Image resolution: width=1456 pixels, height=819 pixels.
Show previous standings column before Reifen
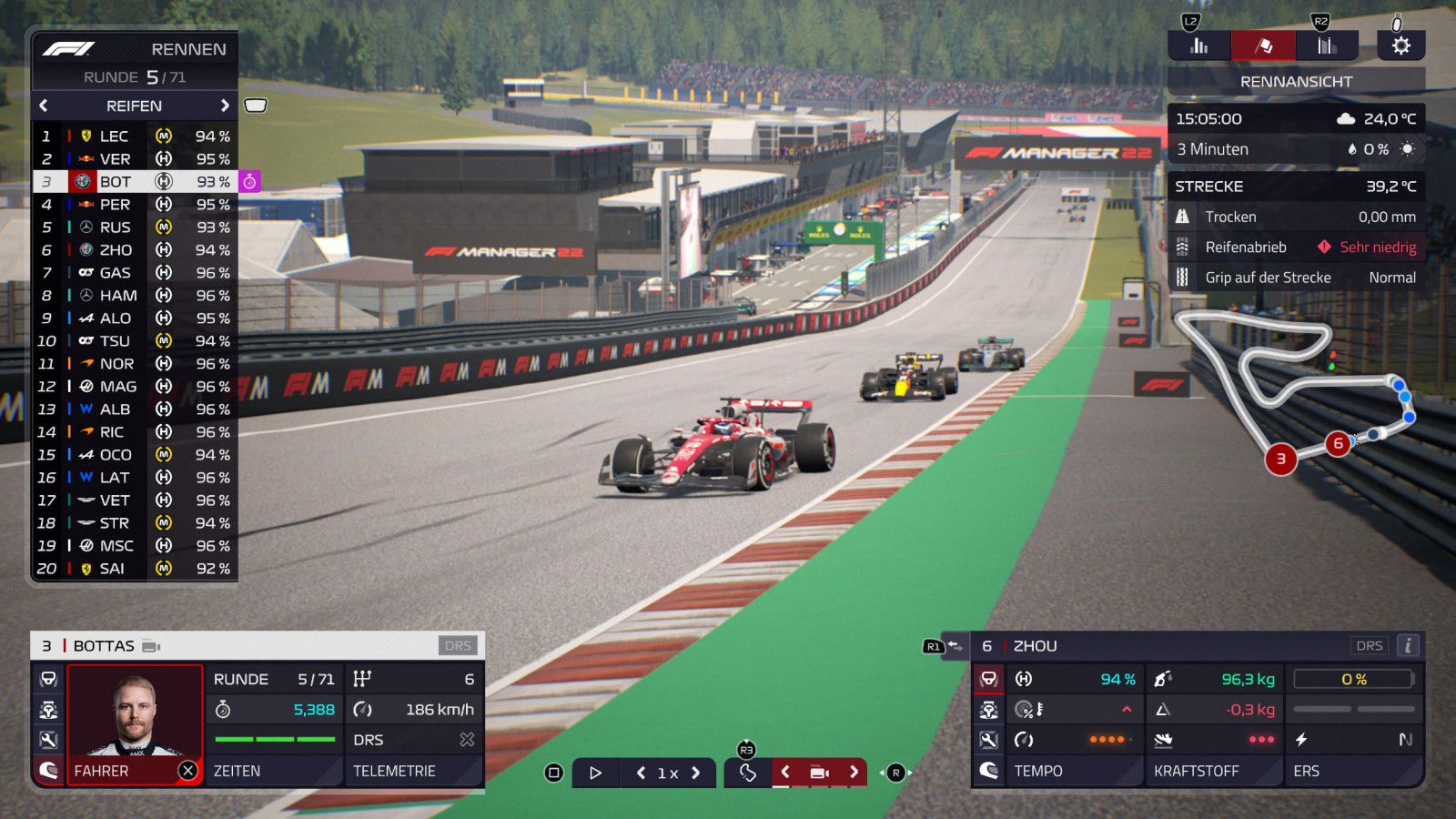pyautogui.click(x=44, y=106)
